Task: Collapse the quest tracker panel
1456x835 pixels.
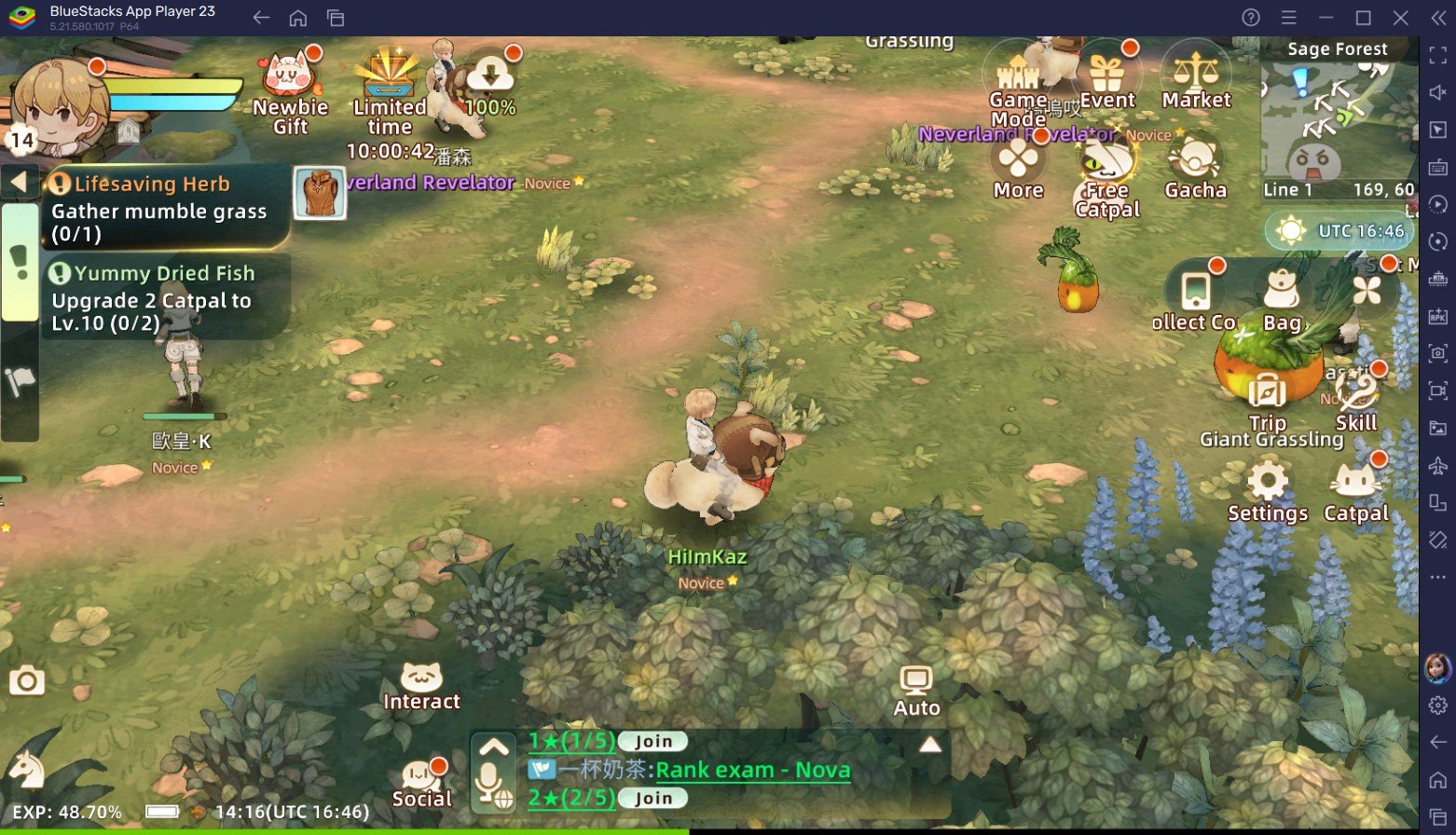Action: (20, 183)
